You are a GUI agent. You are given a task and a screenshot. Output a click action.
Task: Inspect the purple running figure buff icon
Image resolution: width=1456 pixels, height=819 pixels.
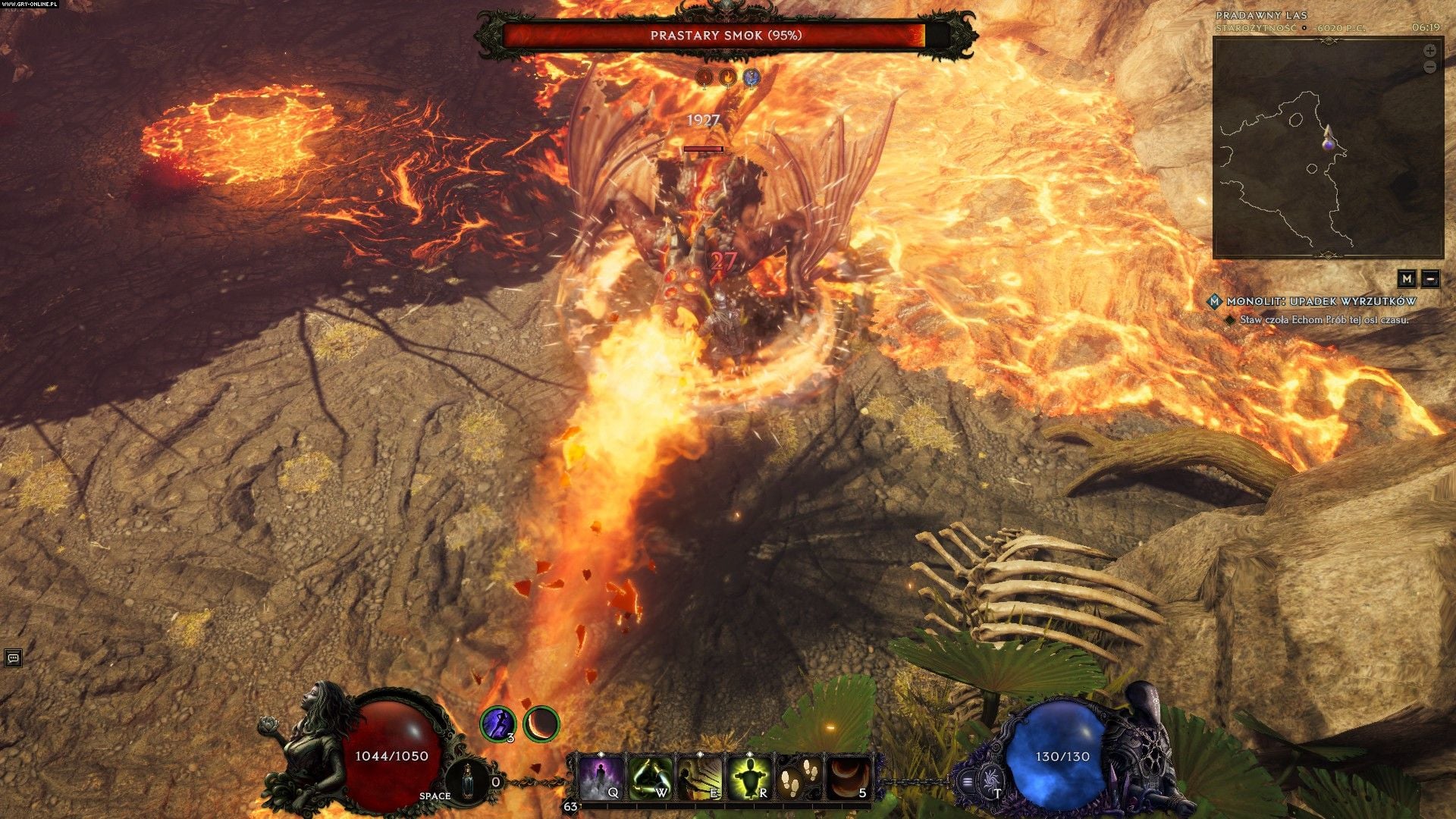[498, 723]
